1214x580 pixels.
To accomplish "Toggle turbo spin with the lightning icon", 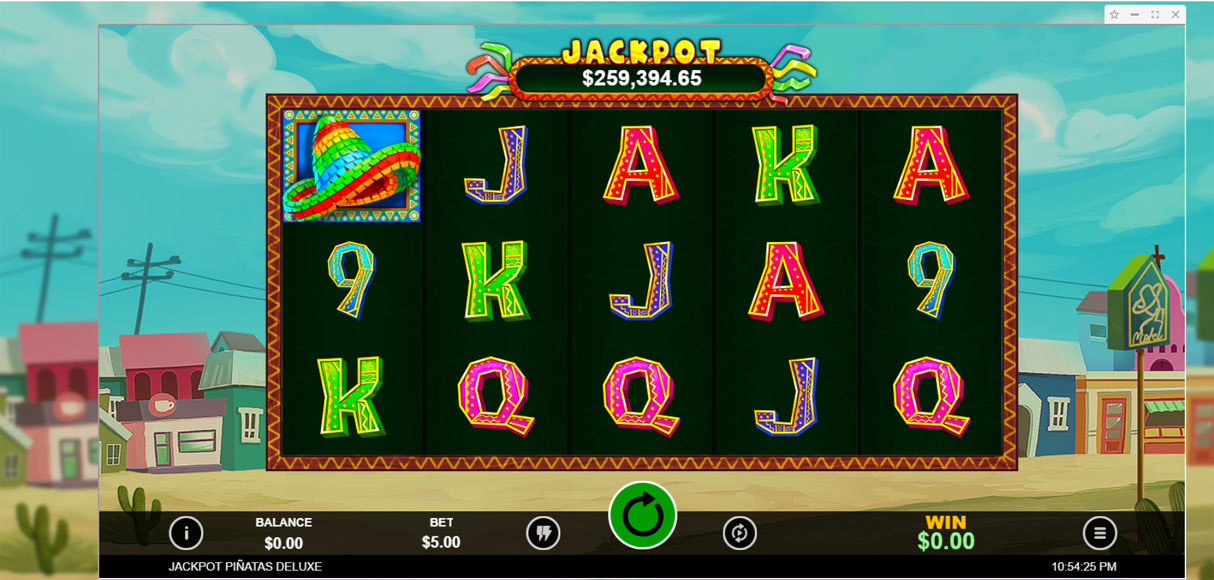I will pyautogui.click(x=543, y=533).
